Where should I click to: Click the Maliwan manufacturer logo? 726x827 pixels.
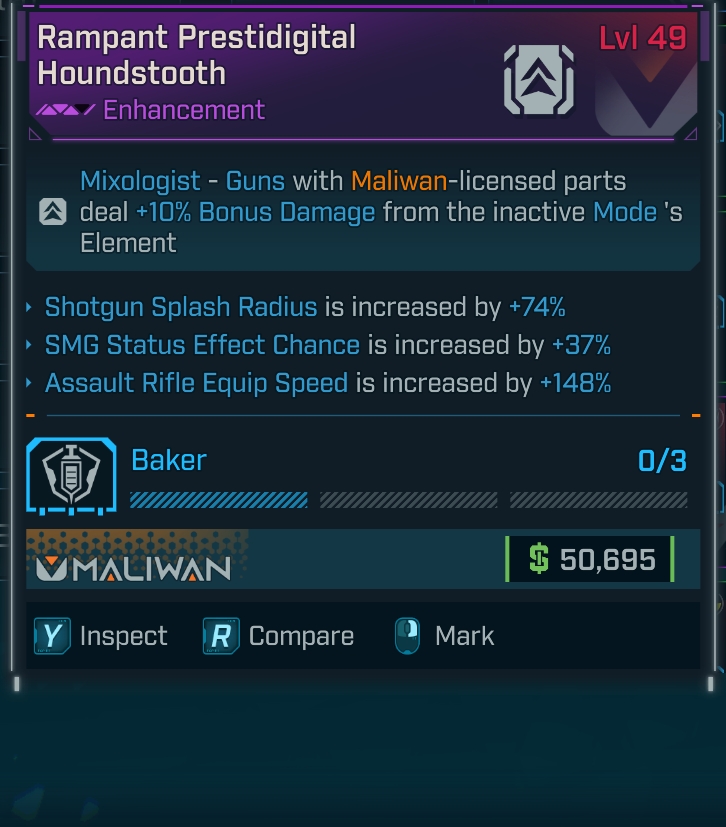point(133,568)
